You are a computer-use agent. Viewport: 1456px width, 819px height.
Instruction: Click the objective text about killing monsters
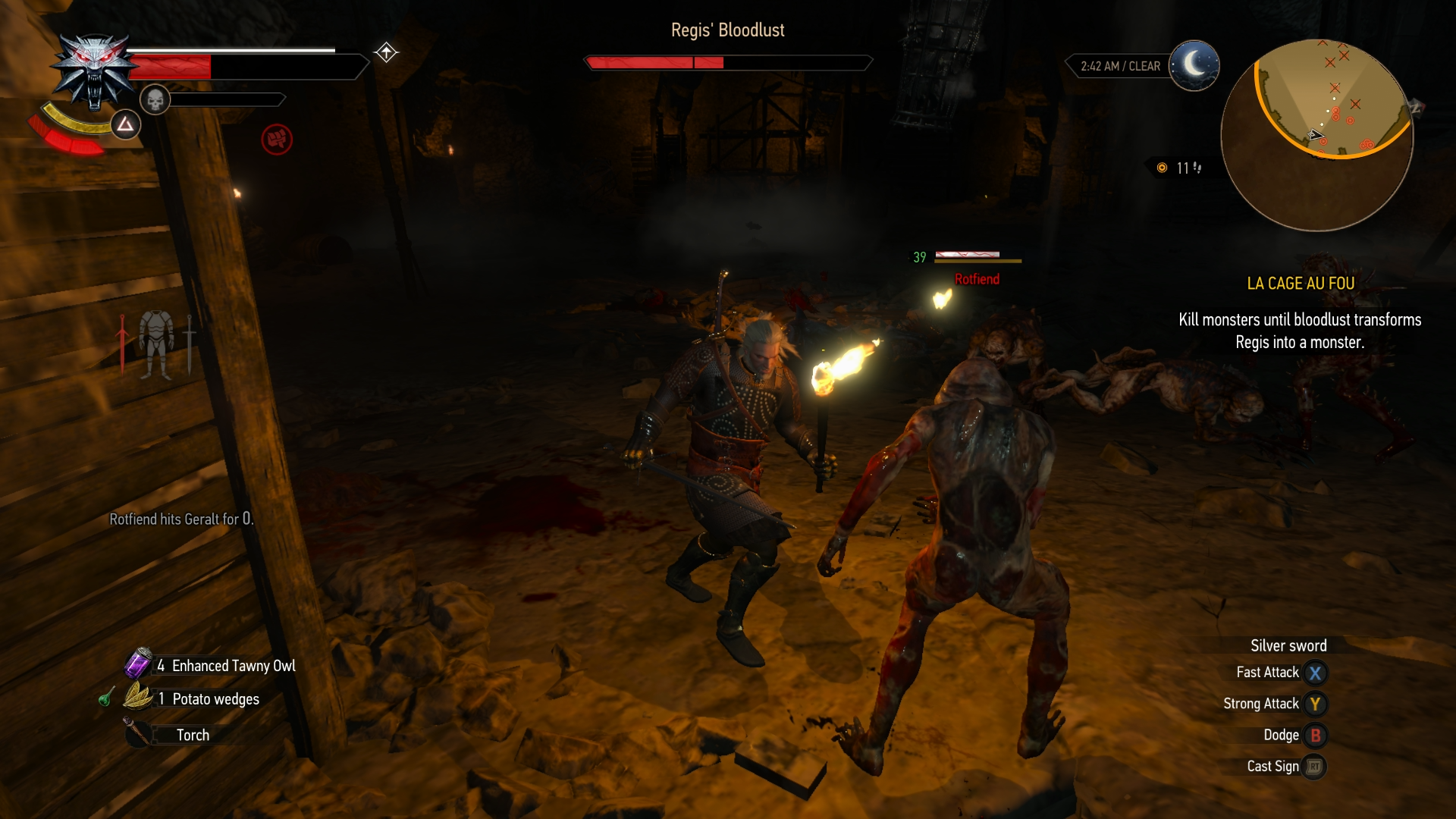(1300, 331)
